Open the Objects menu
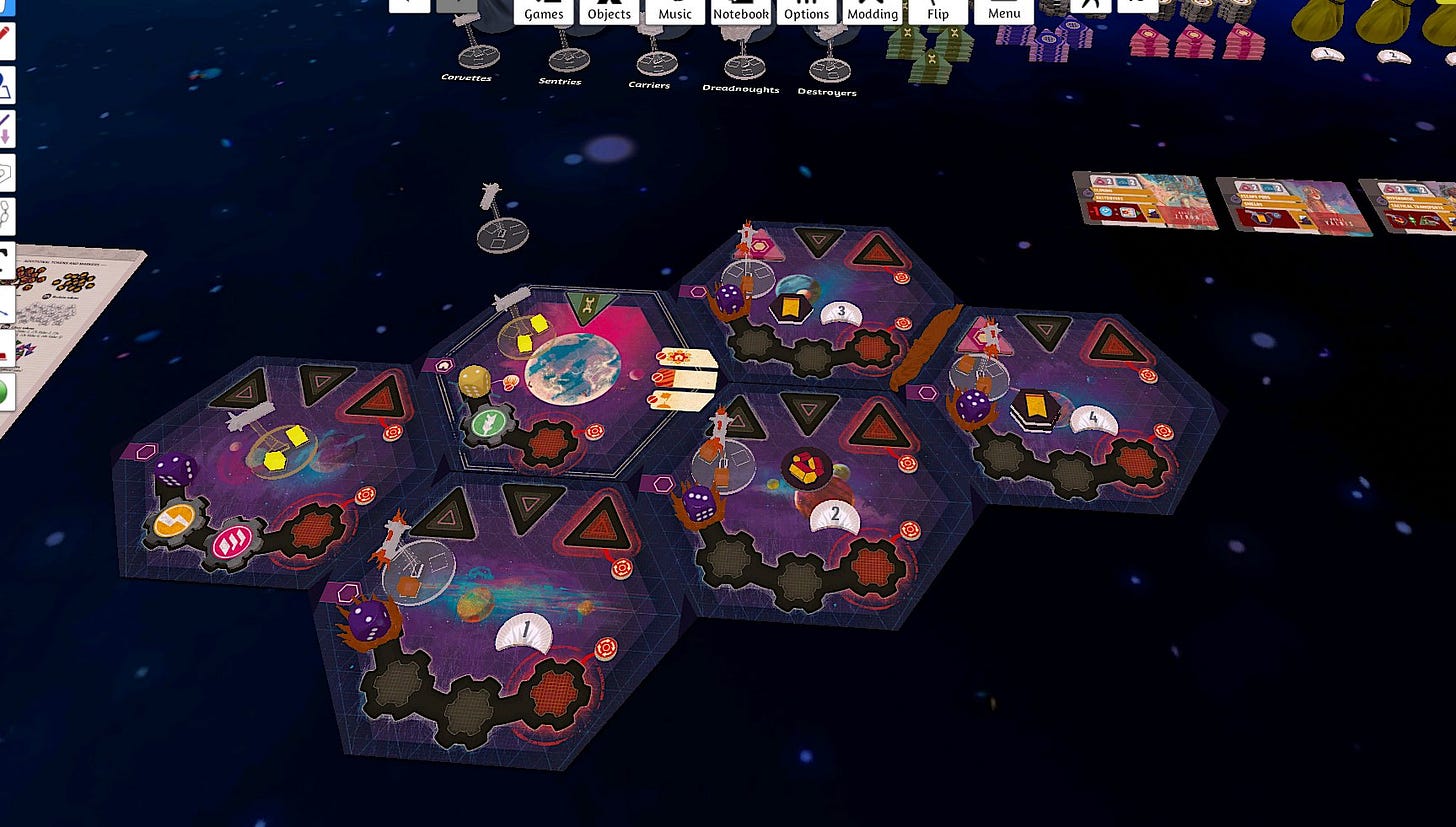The width and height of the screenshot is (1456, 827). pyautogui.click(x=609, y=11)
